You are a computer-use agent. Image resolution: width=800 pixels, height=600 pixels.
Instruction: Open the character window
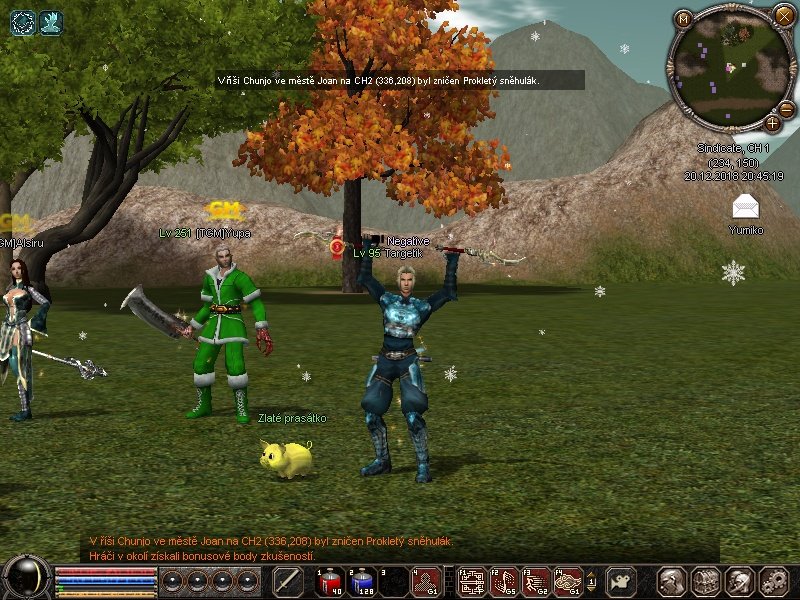[672, 581]
